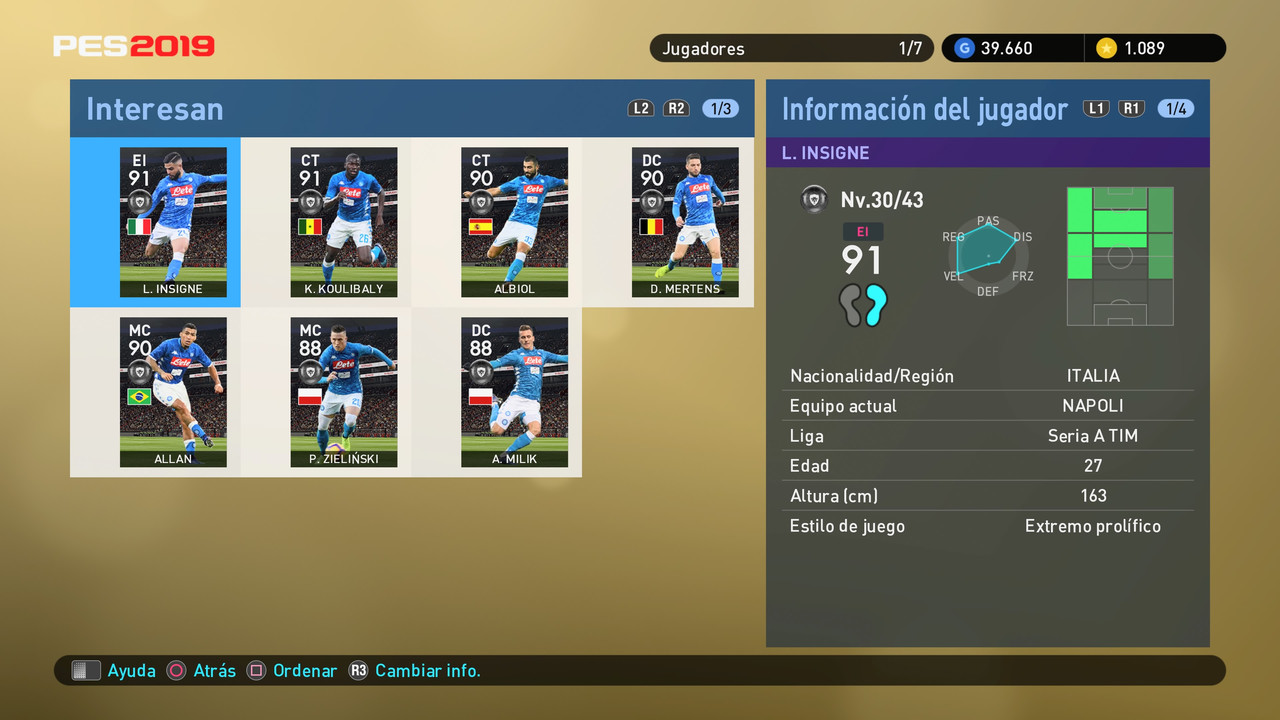Click the circle Atrás button icon
Screen dimensions: 1280x720
pyautogui.click(x=174, y=670)
